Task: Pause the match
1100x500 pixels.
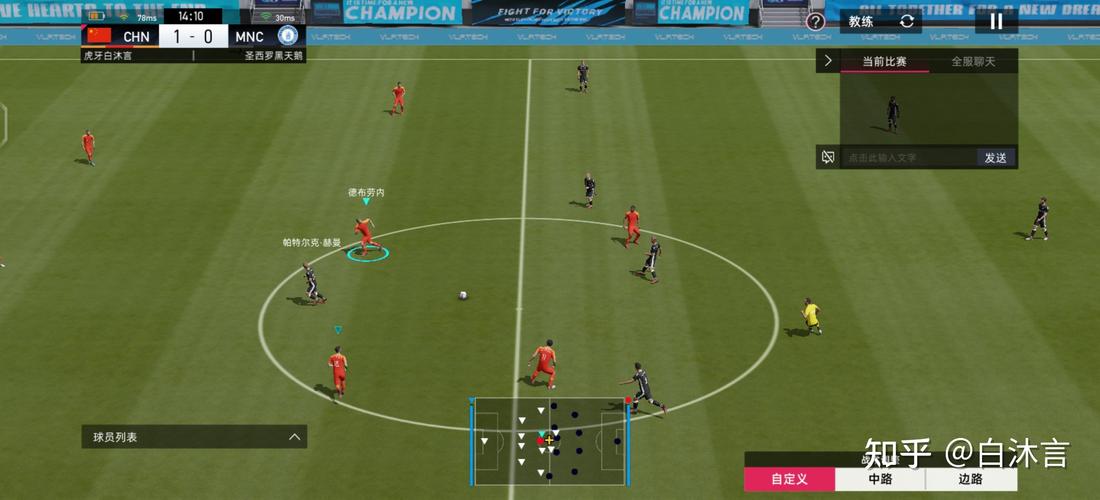Action: tap(996, 21)
